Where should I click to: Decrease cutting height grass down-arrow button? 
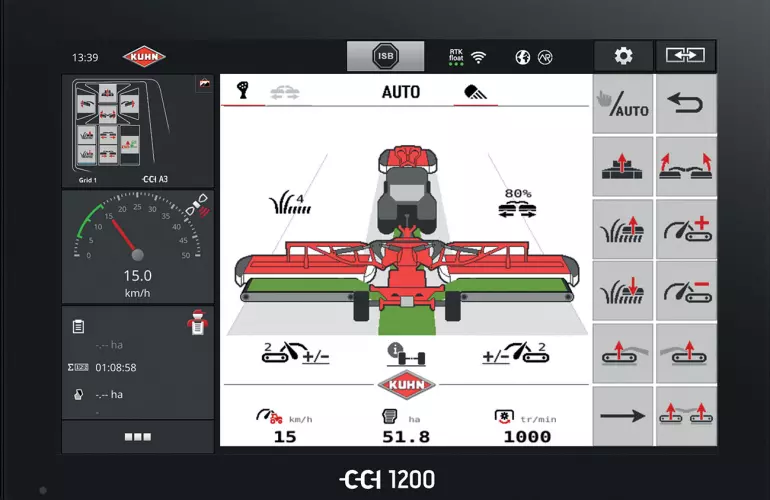623,291
